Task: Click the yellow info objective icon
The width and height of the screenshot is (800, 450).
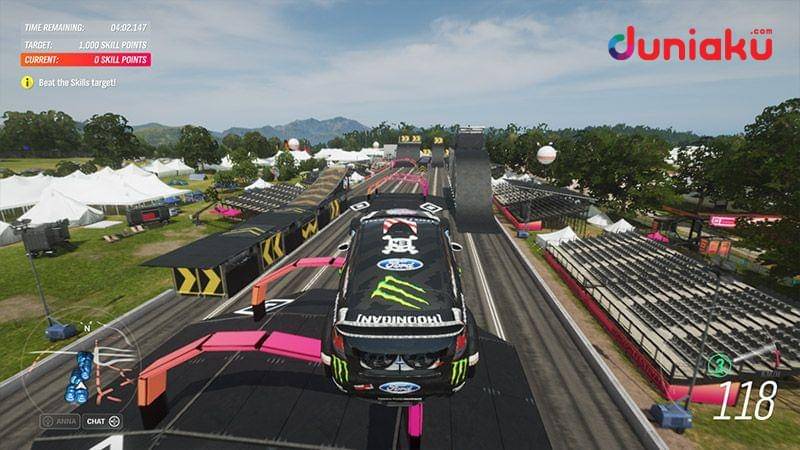Action: coord(28,82)
